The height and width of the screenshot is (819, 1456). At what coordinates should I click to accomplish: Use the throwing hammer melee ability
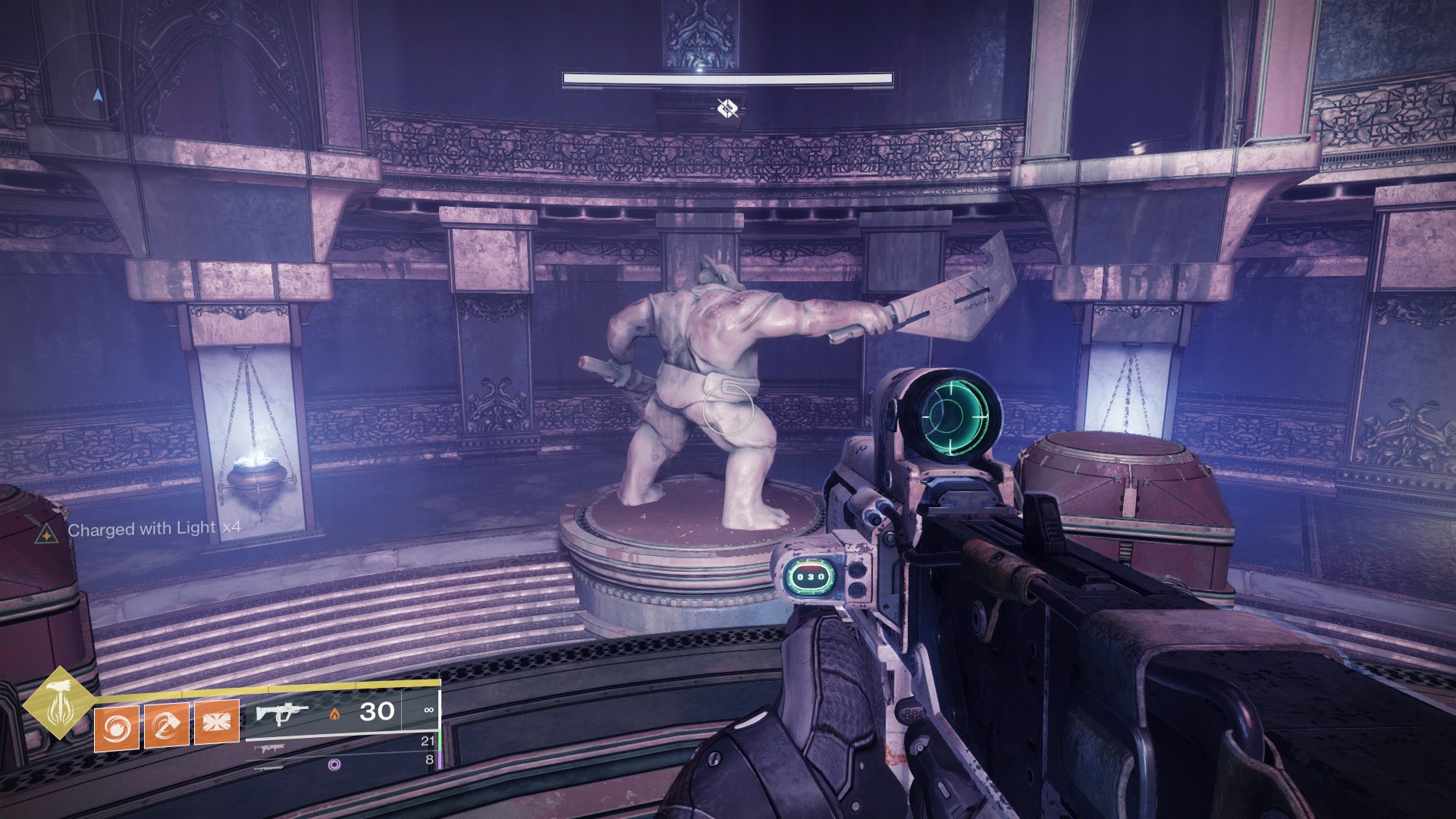coord(167,724)
